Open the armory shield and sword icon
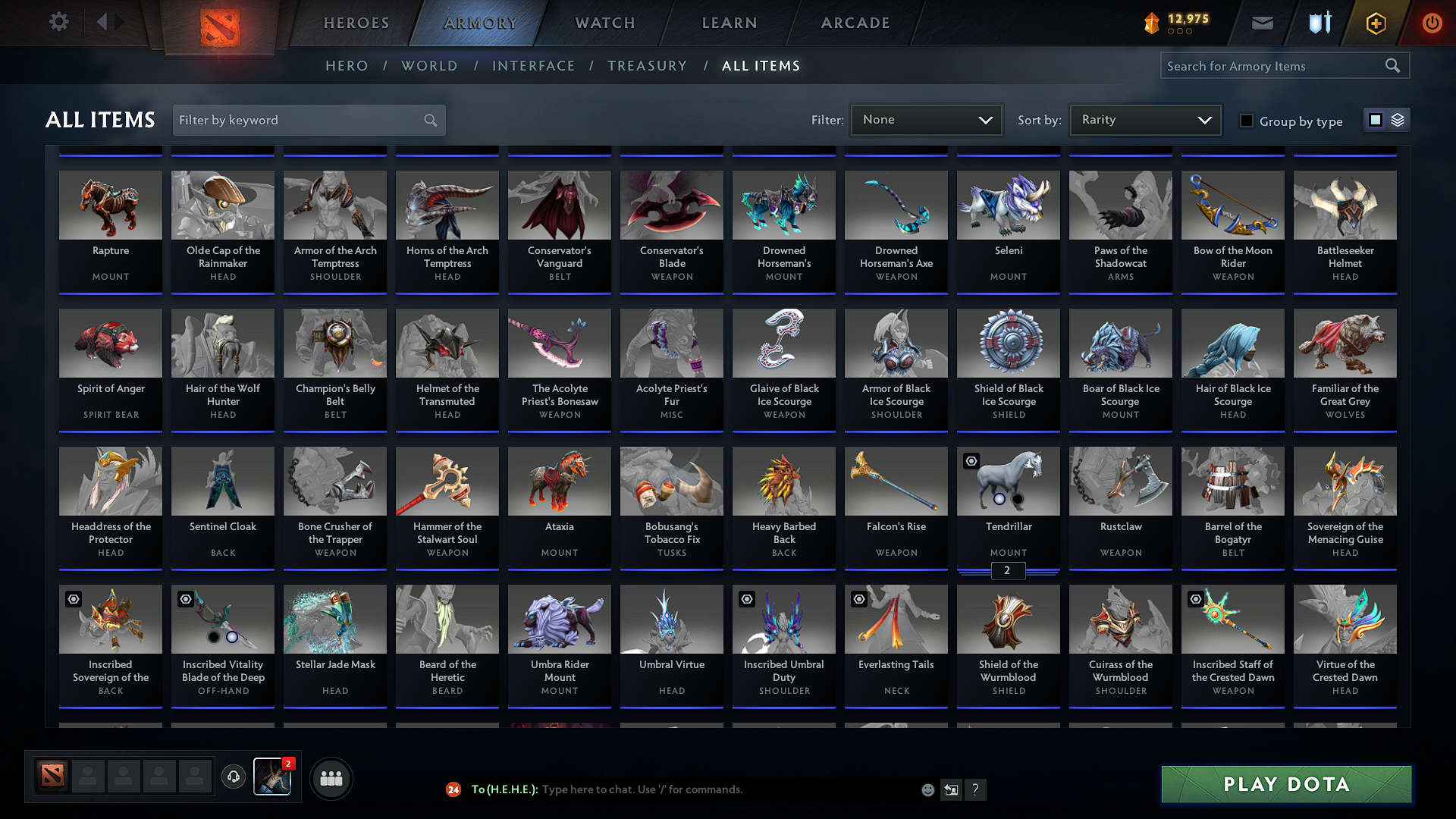Screen dimensions: 1456x819 [x=1319, y=23]
